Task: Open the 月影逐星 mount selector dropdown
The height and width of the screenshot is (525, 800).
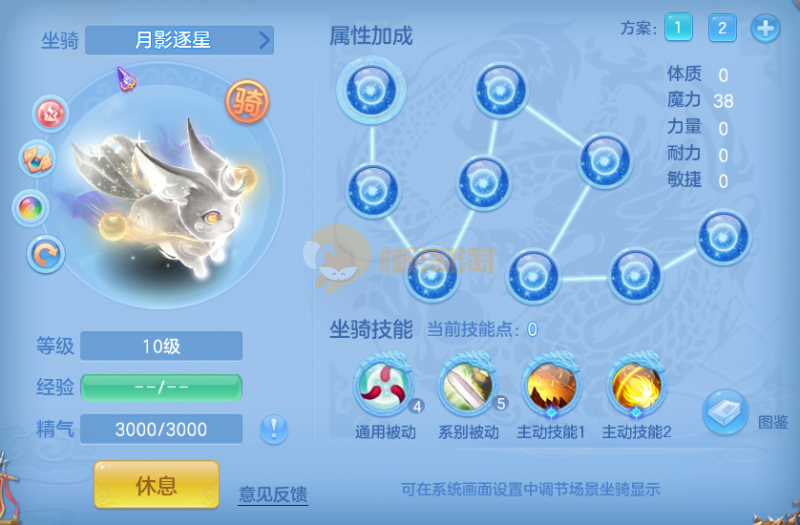Action: click(x=179, y=40)
